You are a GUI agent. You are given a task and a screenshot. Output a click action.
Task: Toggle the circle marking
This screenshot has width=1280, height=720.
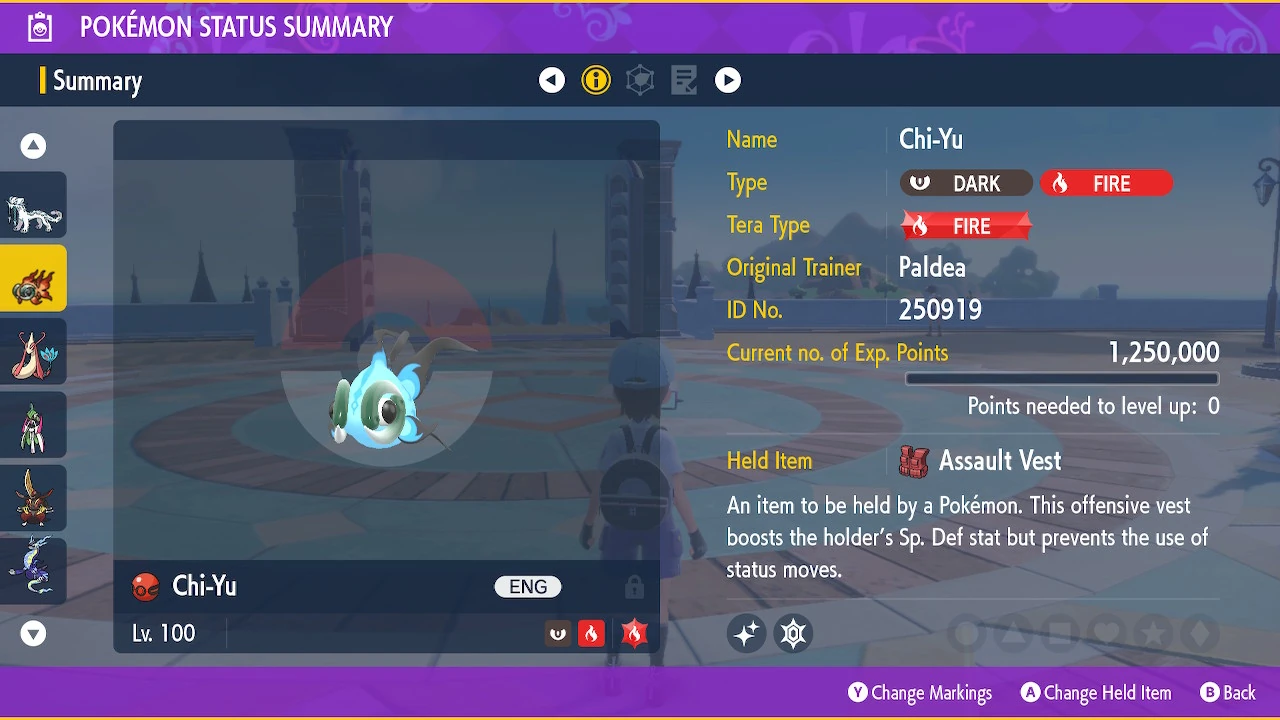(x=965, y=633)
